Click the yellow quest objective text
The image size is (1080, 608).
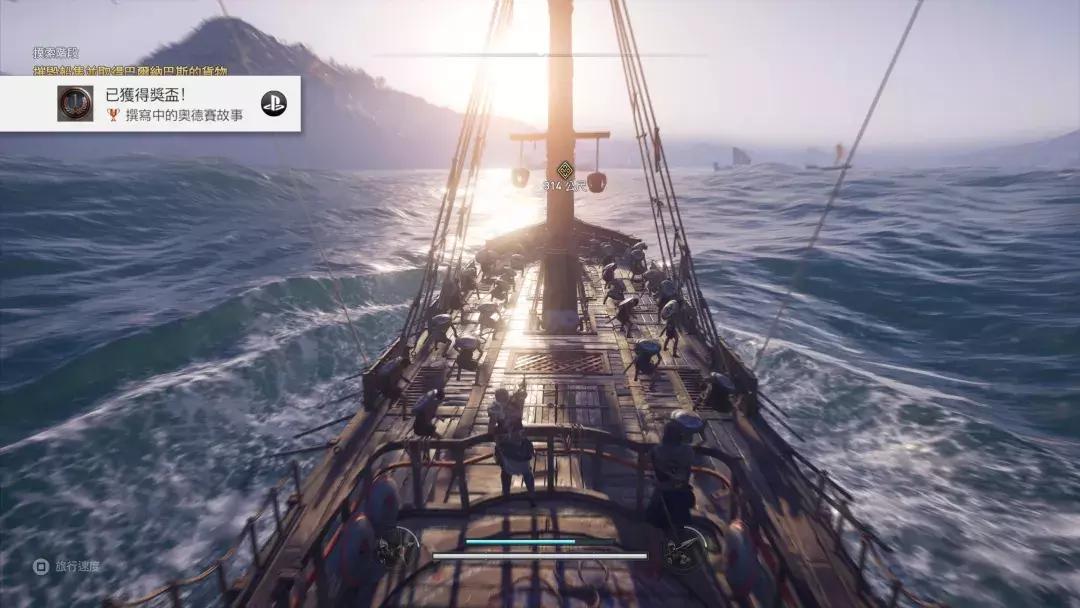tap(130, 70)
